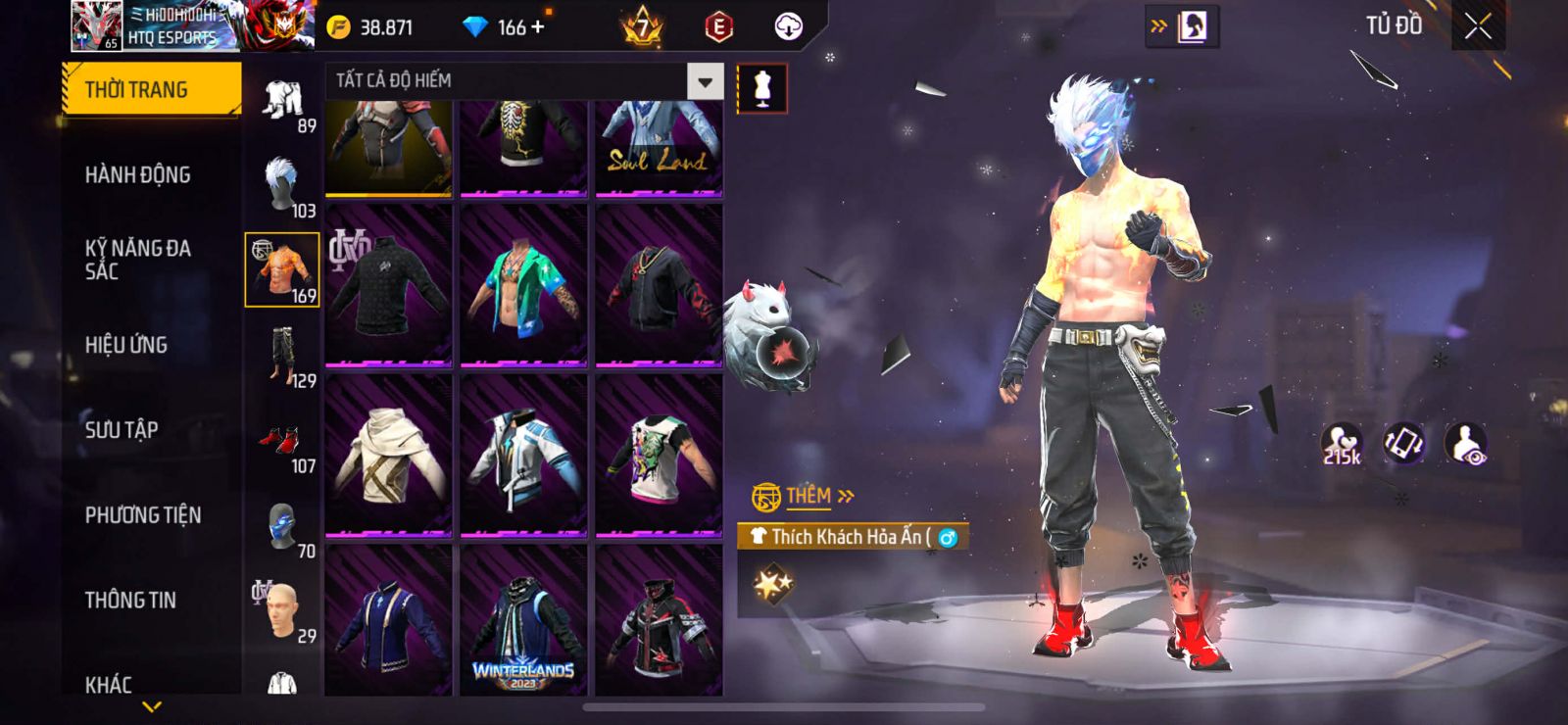Open the Tất Cả Độ Hiếm rarity dropdown
This screenshot has height=725, width=1568.
click(705, 81)
